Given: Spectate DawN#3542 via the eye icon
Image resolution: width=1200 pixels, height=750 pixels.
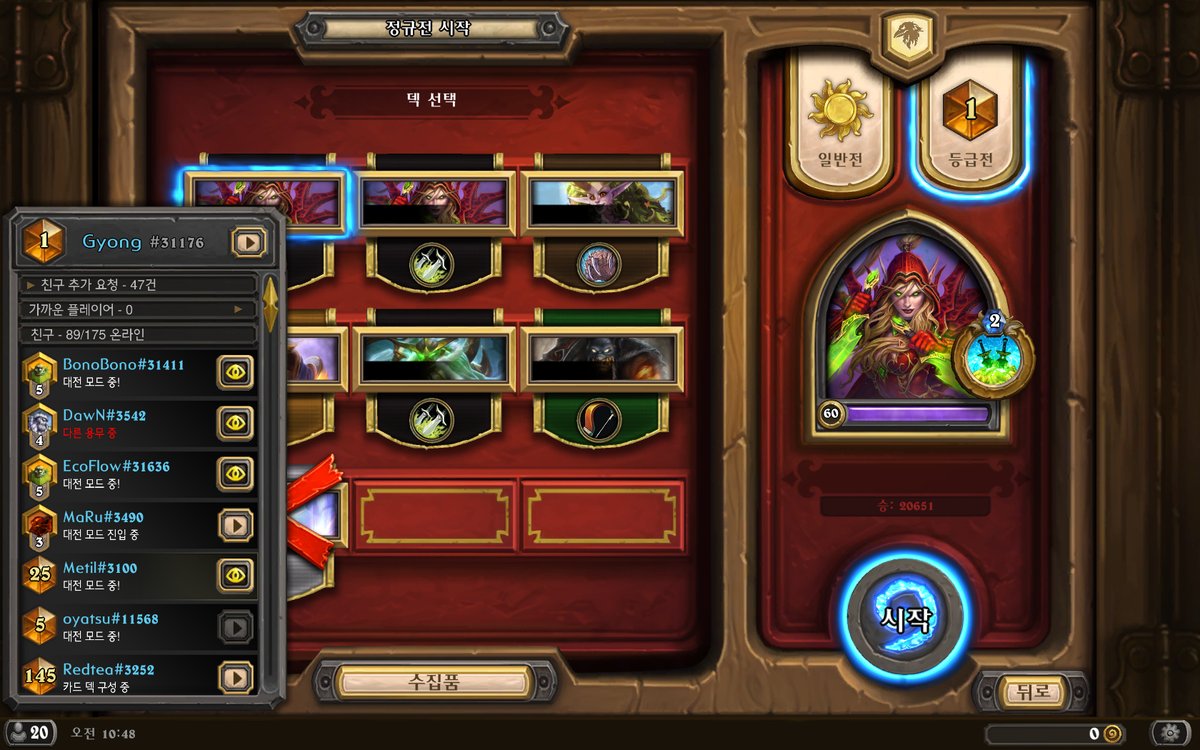Looking at the screenshot, I should 235,423.
